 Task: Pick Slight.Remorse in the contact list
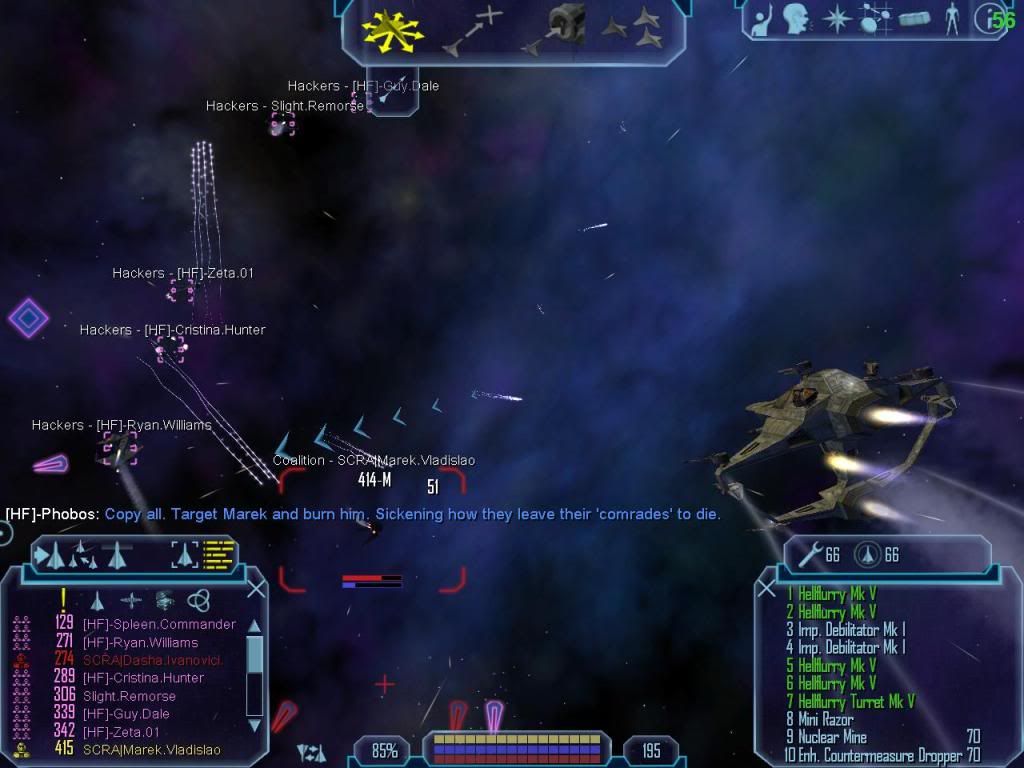point(129,696)
